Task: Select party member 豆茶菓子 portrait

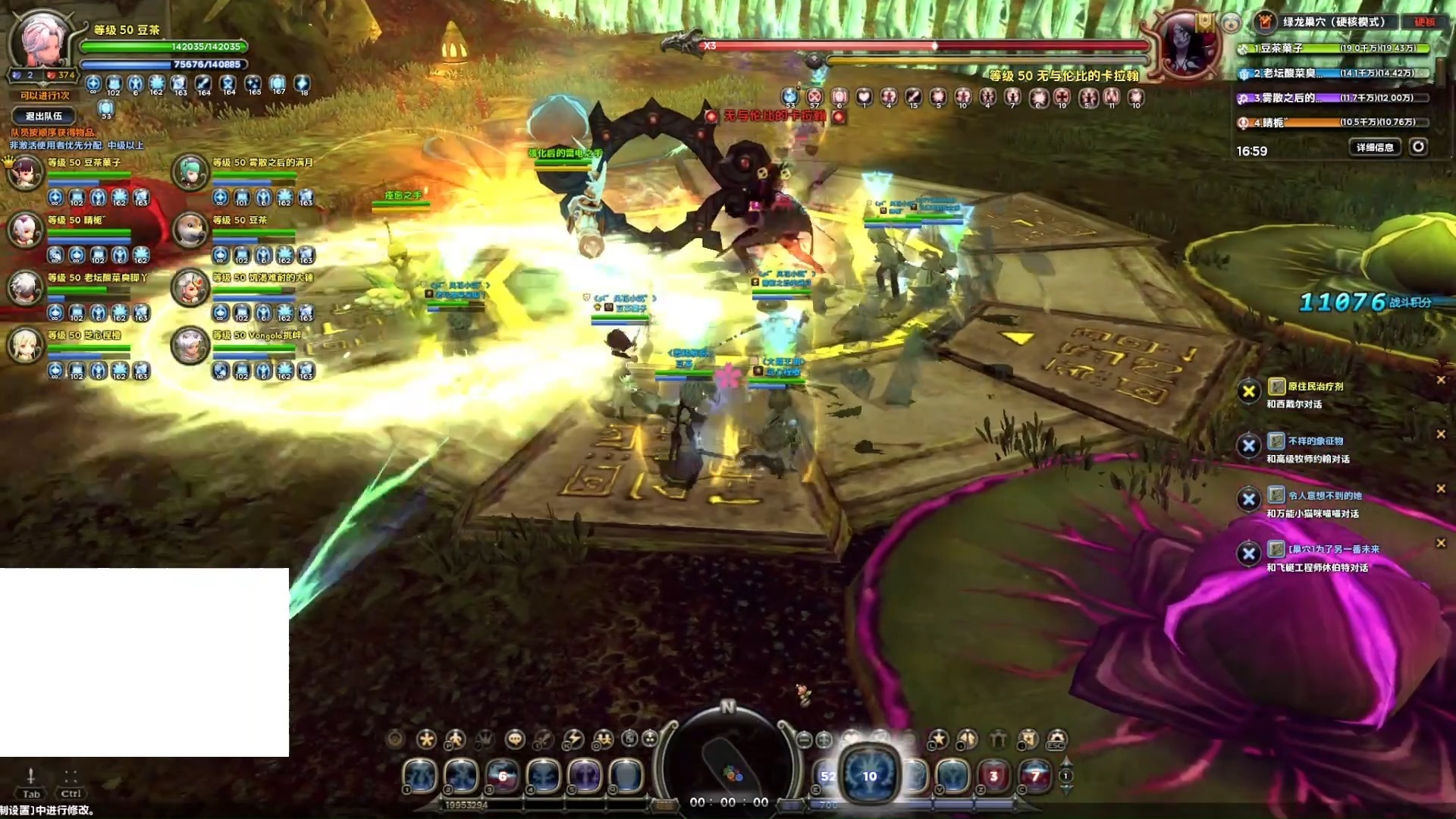Action: (26, 172)
